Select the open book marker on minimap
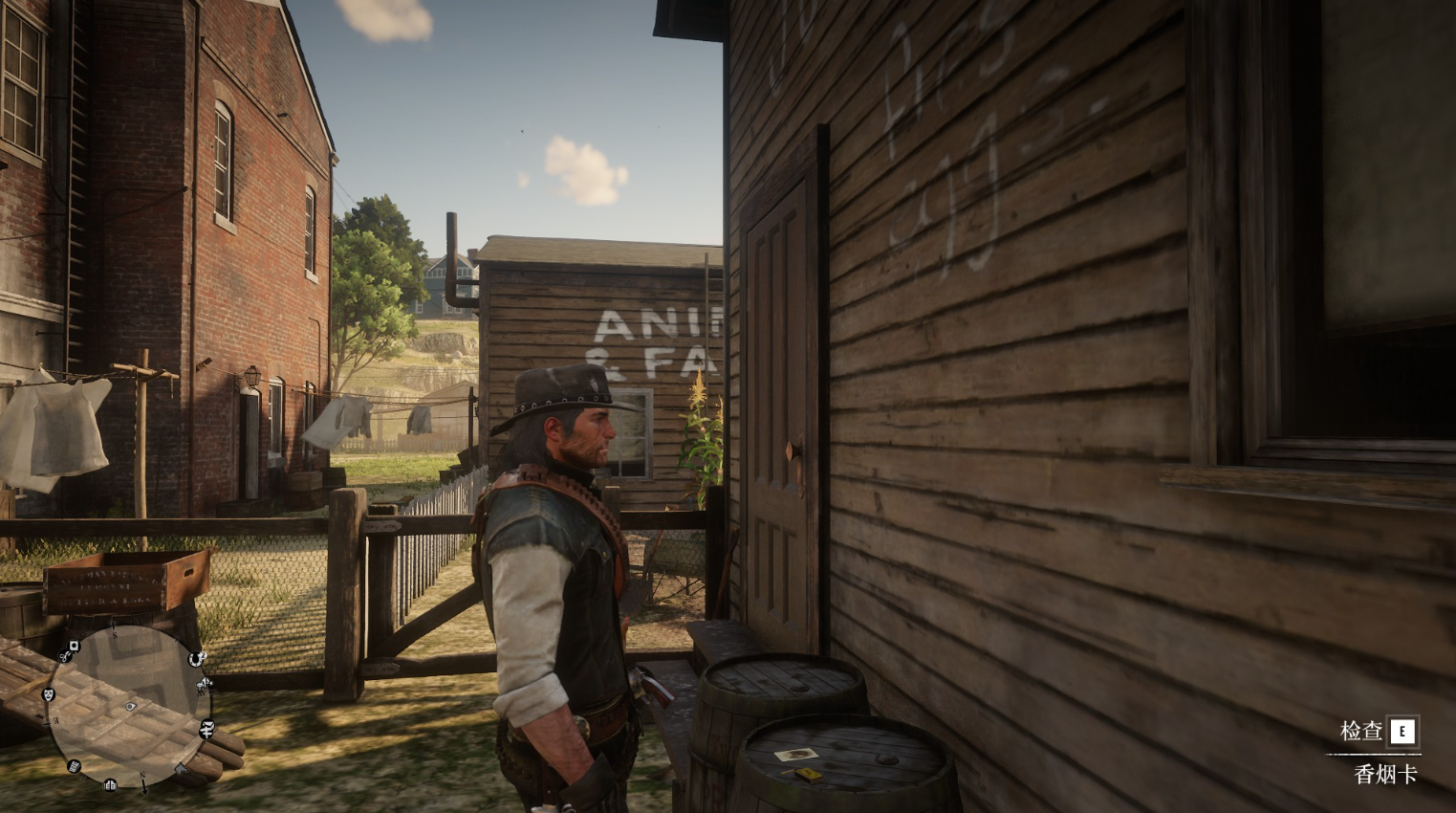Image resolution: width=1456 pixels, height=813 pixels. pyautogui.click(x=110, y=785)
